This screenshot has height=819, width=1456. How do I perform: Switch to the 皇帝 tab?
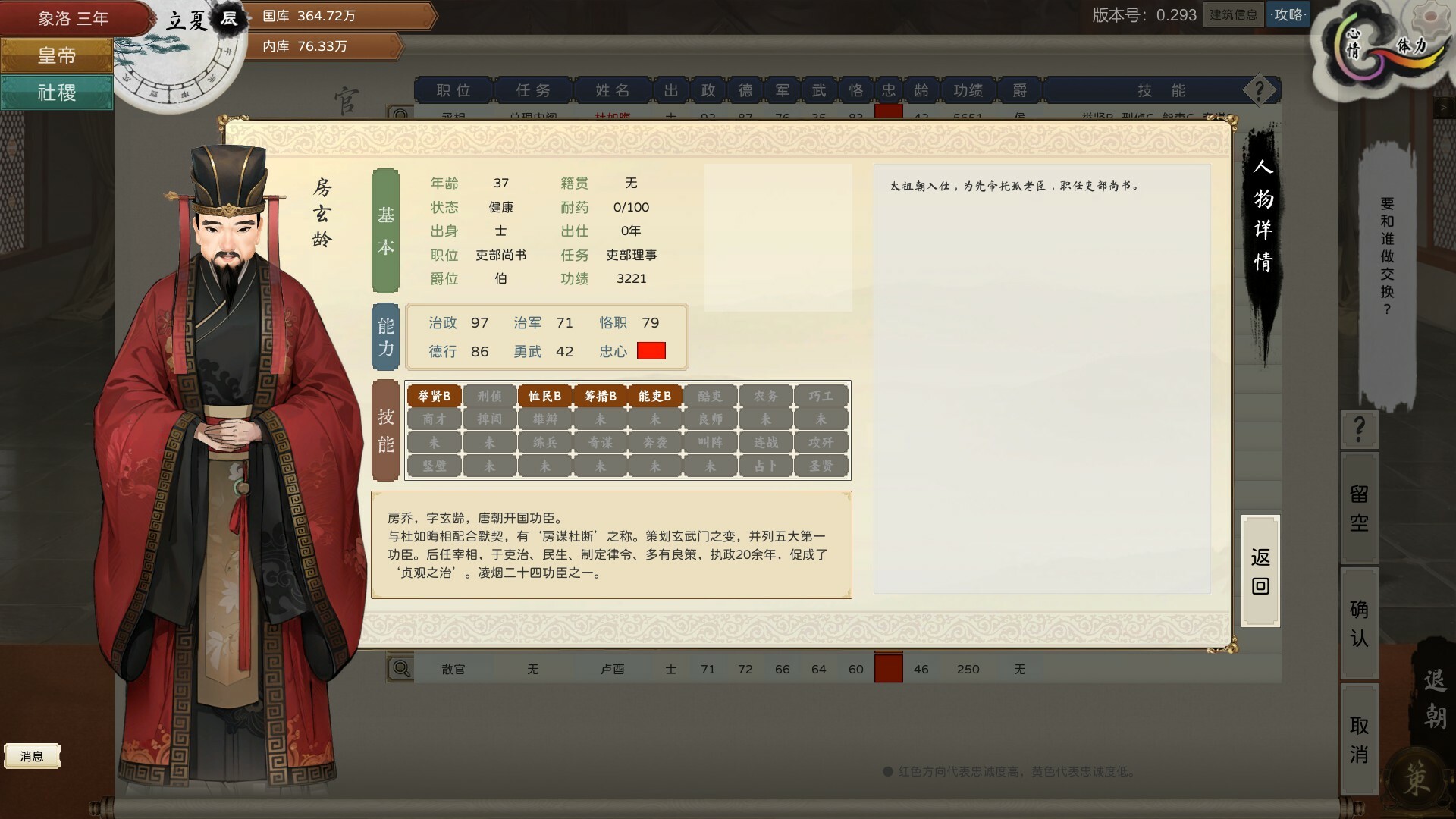[56, 55]
